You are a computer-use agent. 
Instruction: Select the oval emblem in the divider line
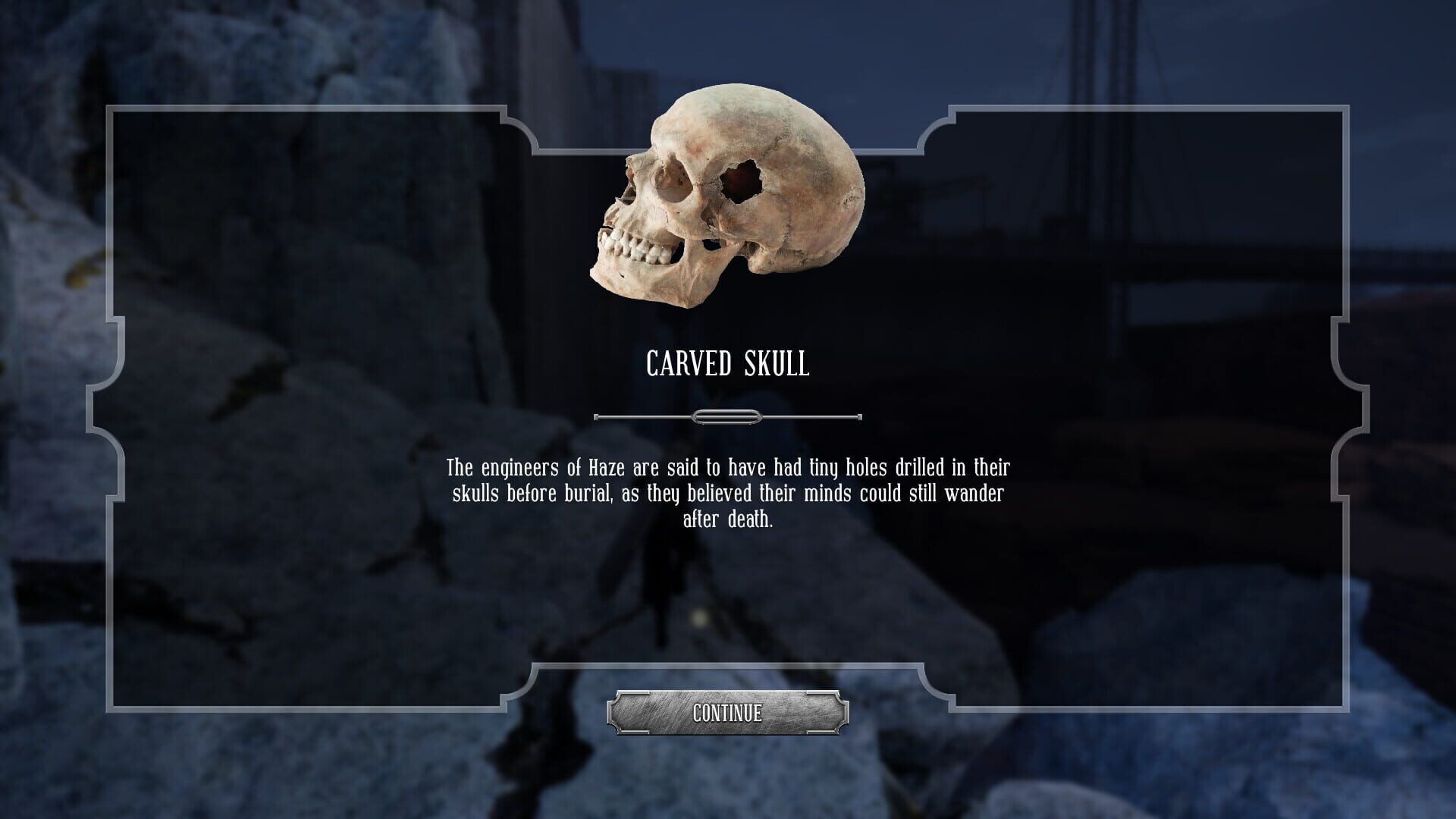pyautogui.click(x=726, y=416)
